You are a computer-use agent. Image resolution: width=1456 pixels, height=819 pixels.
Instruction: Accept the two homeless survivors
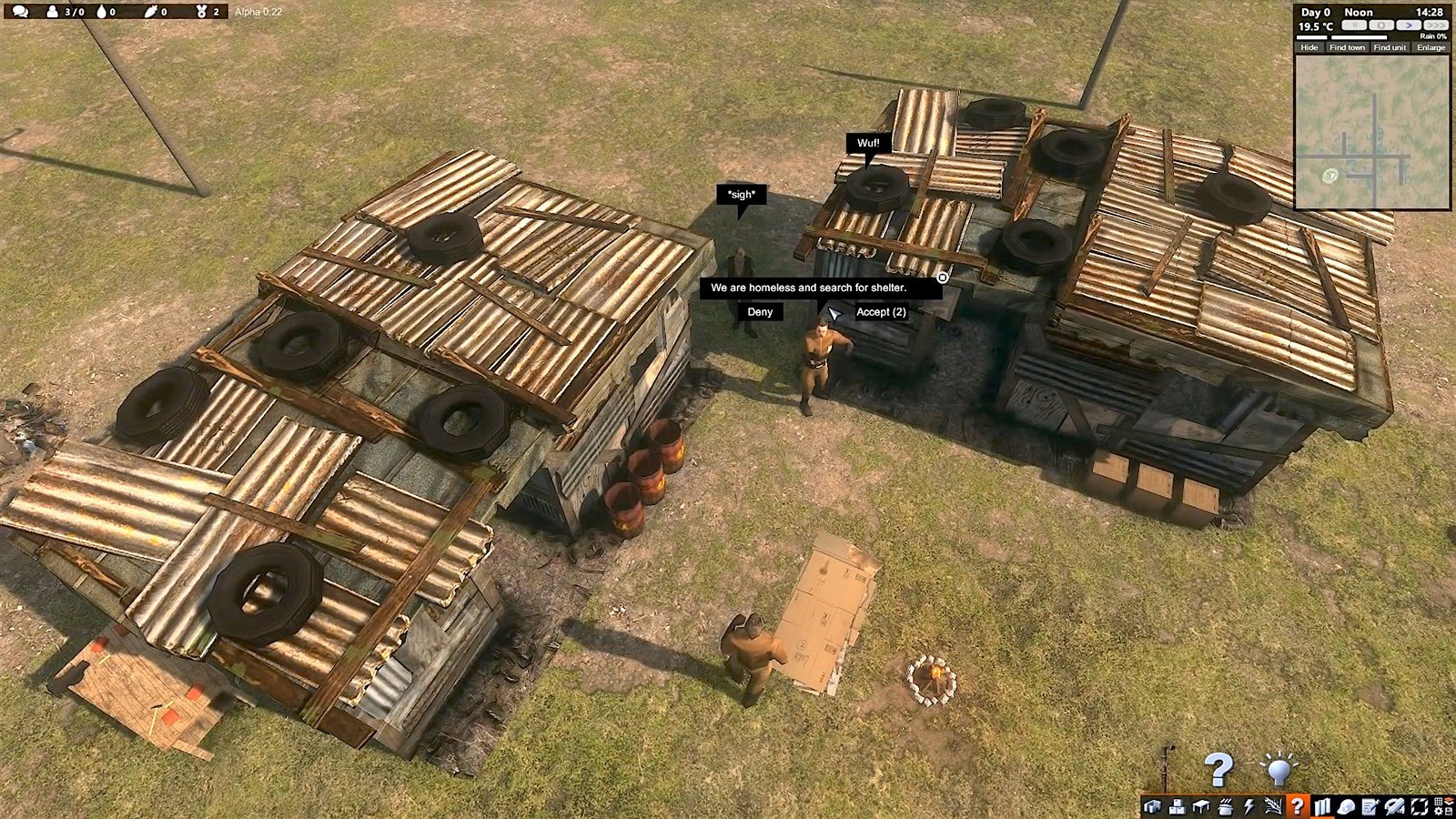tap(880, 312)
